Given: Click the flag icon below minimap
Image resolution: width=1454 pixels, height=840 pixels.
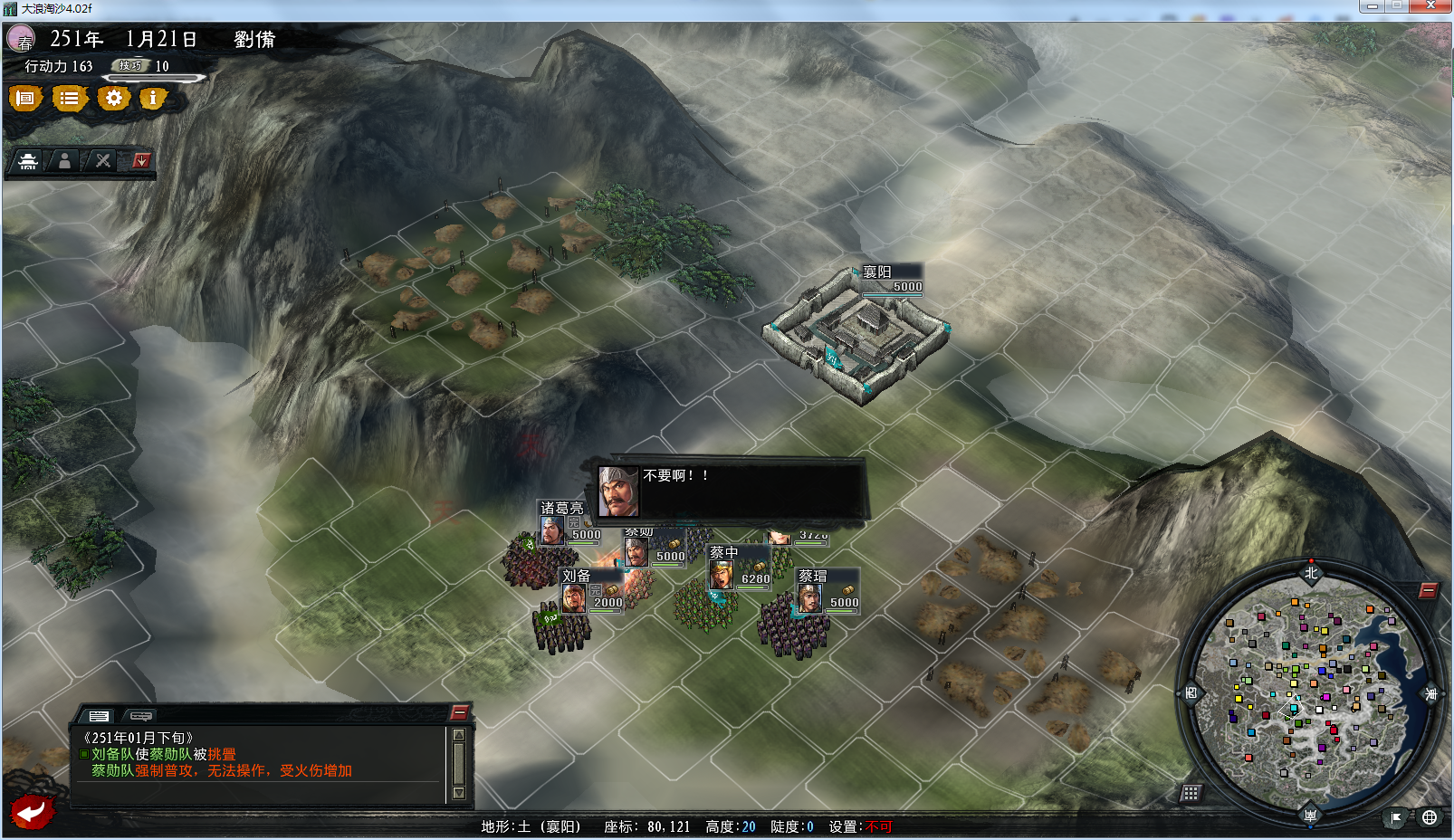Looking at the screenshot, I should coord(1396,817).
